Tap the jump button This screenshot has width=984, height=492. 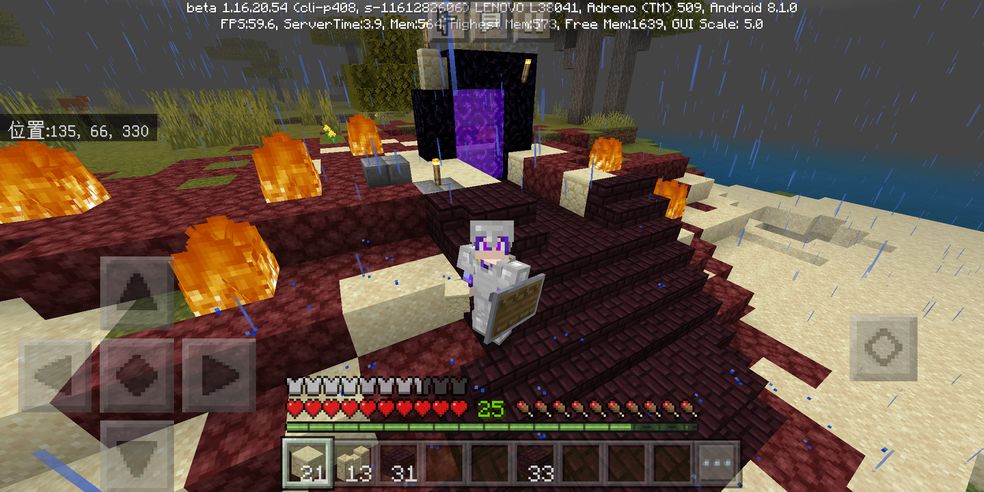pos(883,348)
